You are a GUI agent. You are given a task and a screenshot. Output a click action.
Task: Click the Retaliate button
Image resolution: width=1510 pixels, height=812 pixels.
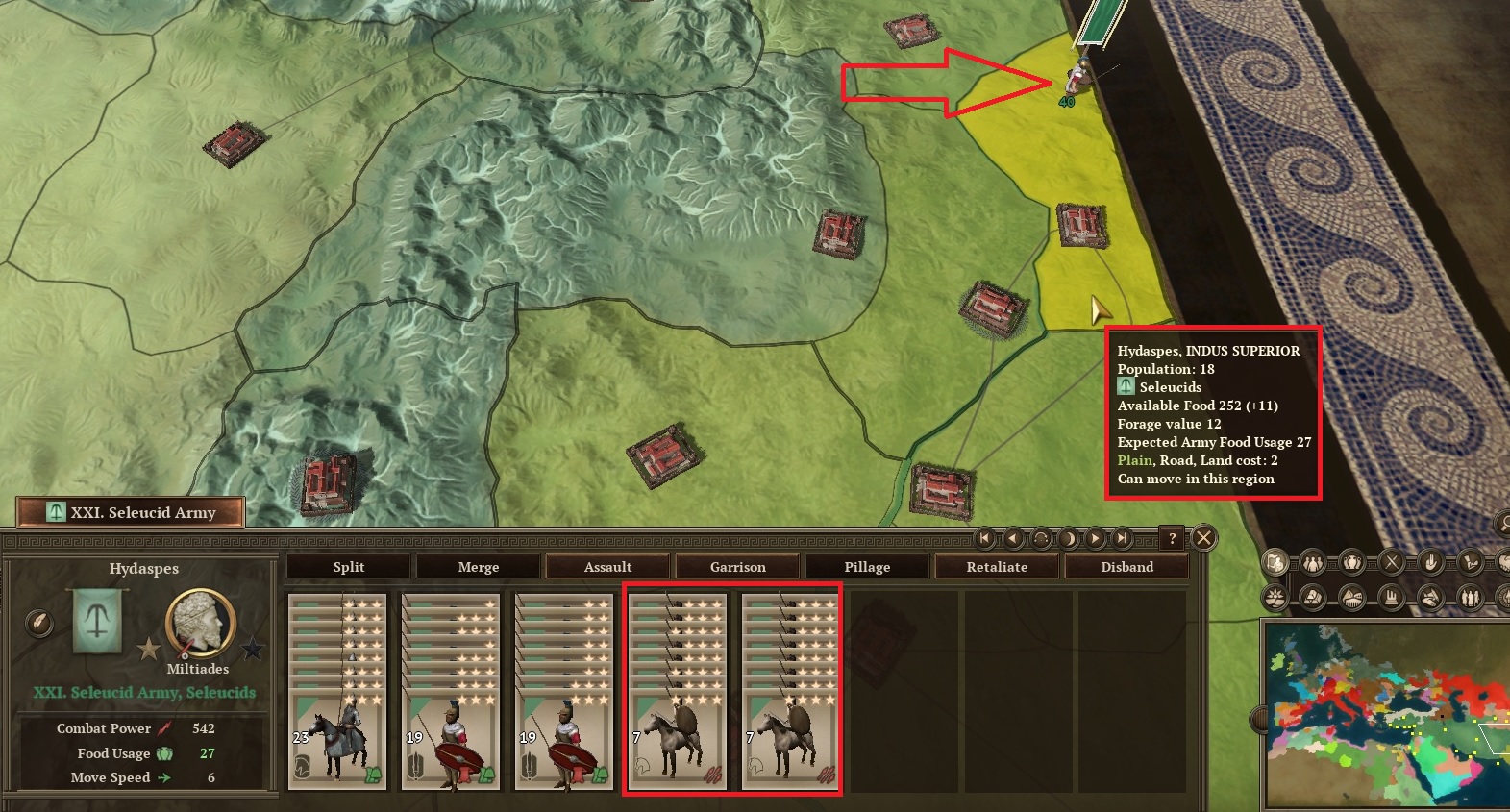997,566
